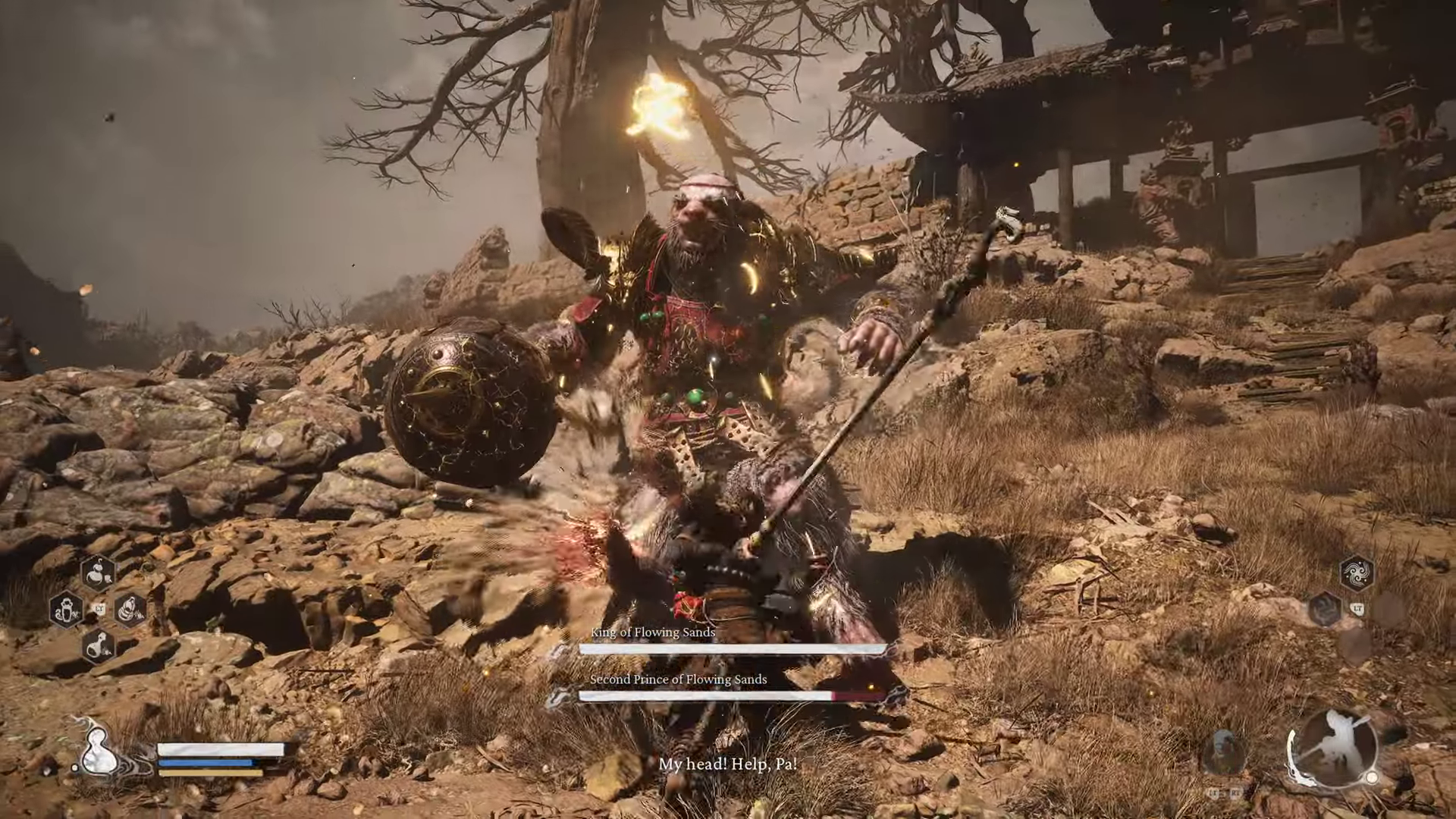Select the double-gourd medicine quick slot

point(98,574)
